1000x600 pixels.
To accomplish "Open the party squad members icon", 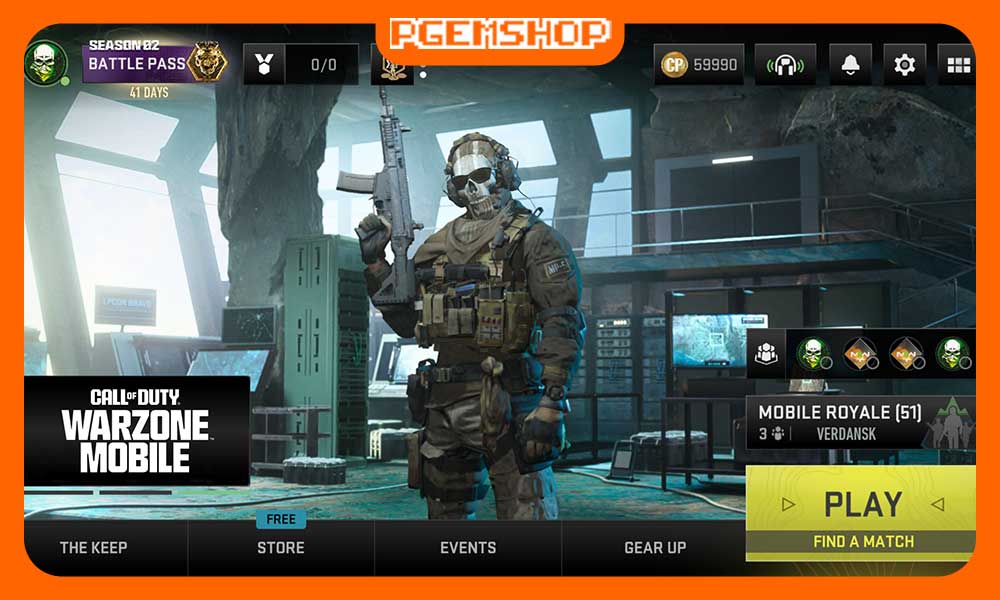I will pyautogui.click(x=767, y=353).
